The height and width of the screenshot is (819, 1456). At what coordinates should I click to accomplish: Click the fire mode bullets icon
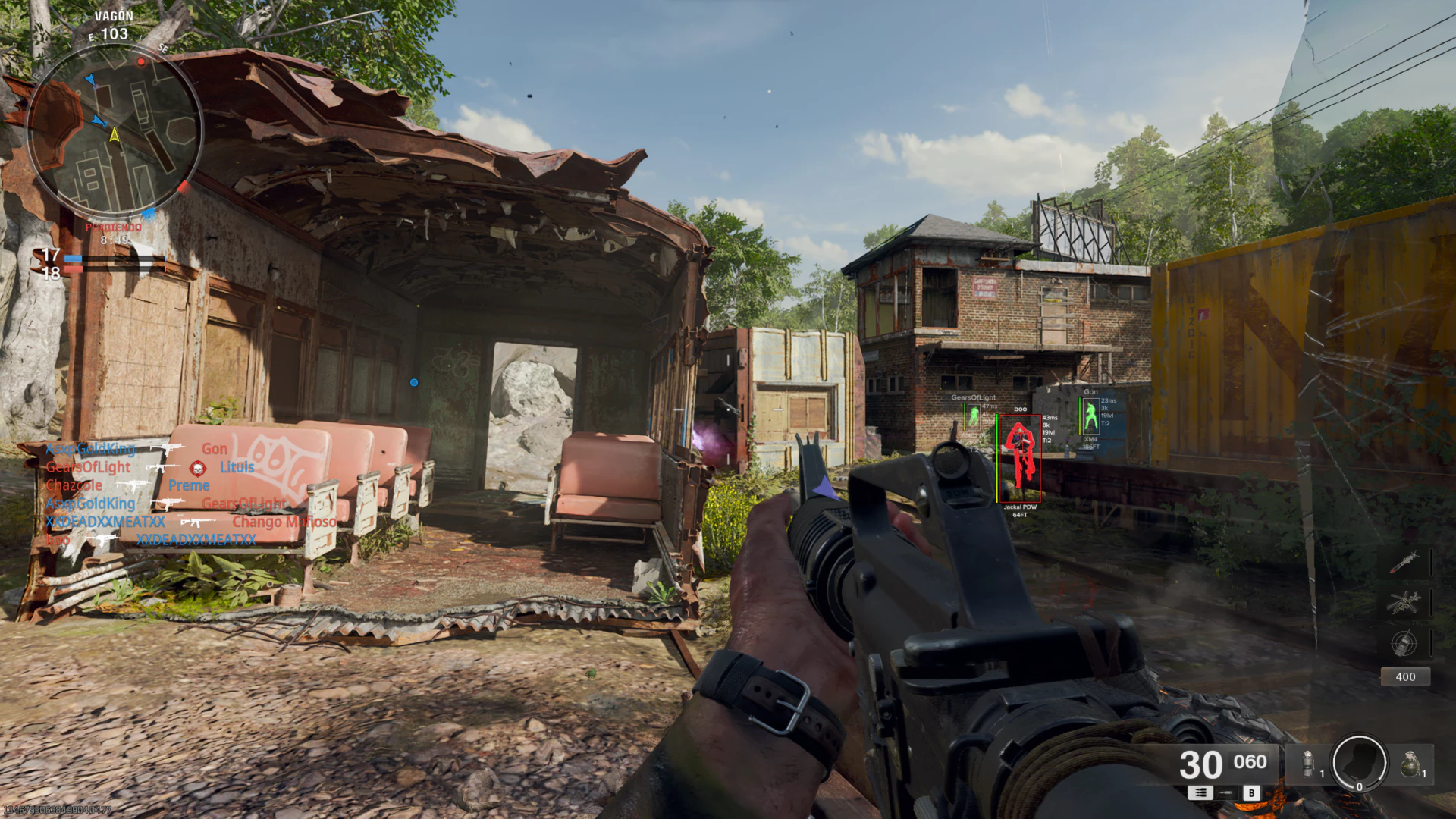[1200, 793]
